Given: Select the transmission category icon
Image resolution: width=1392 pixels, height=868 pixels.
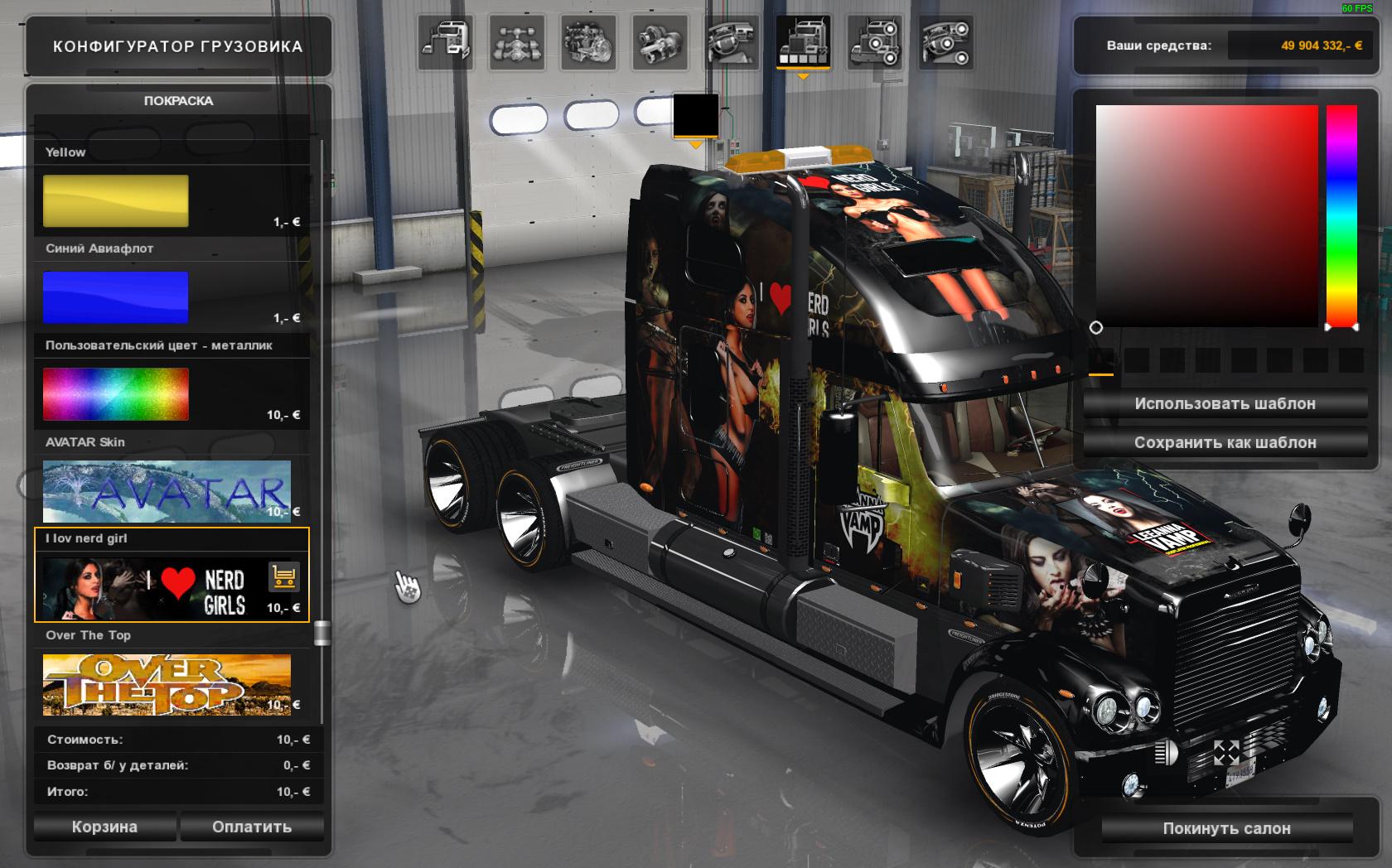Looking at the screenshot, I should (660, 41).
